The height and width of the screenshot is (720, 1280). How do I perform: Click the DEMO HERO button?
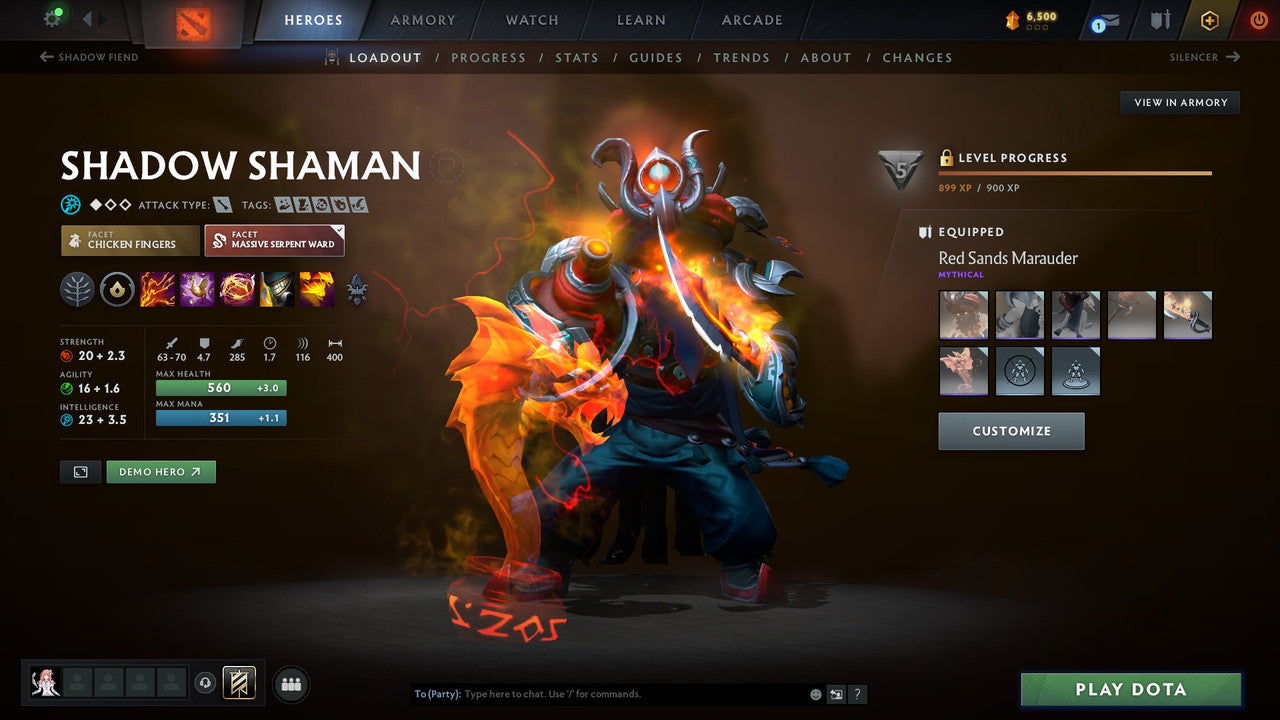(x=160, y=471)
